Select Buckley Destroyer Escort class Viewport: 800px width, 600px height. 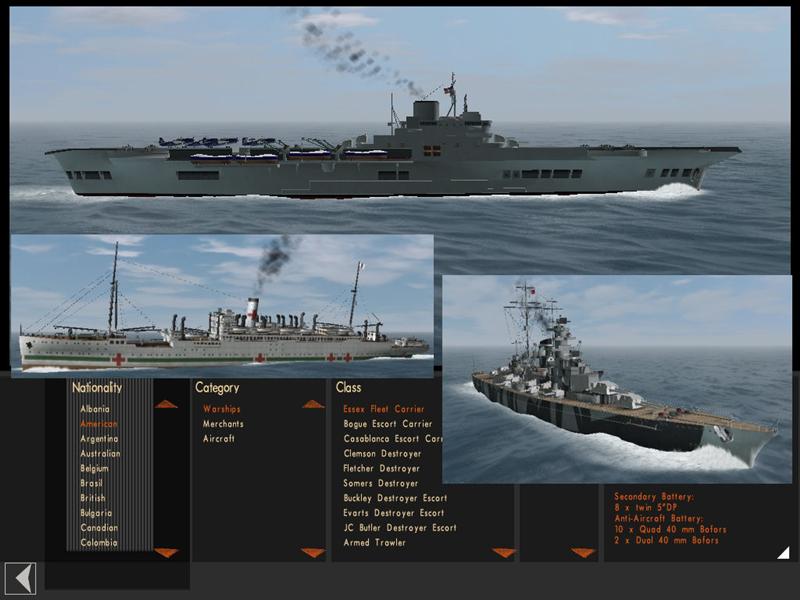pyautogui.click(x=394, y=498)
